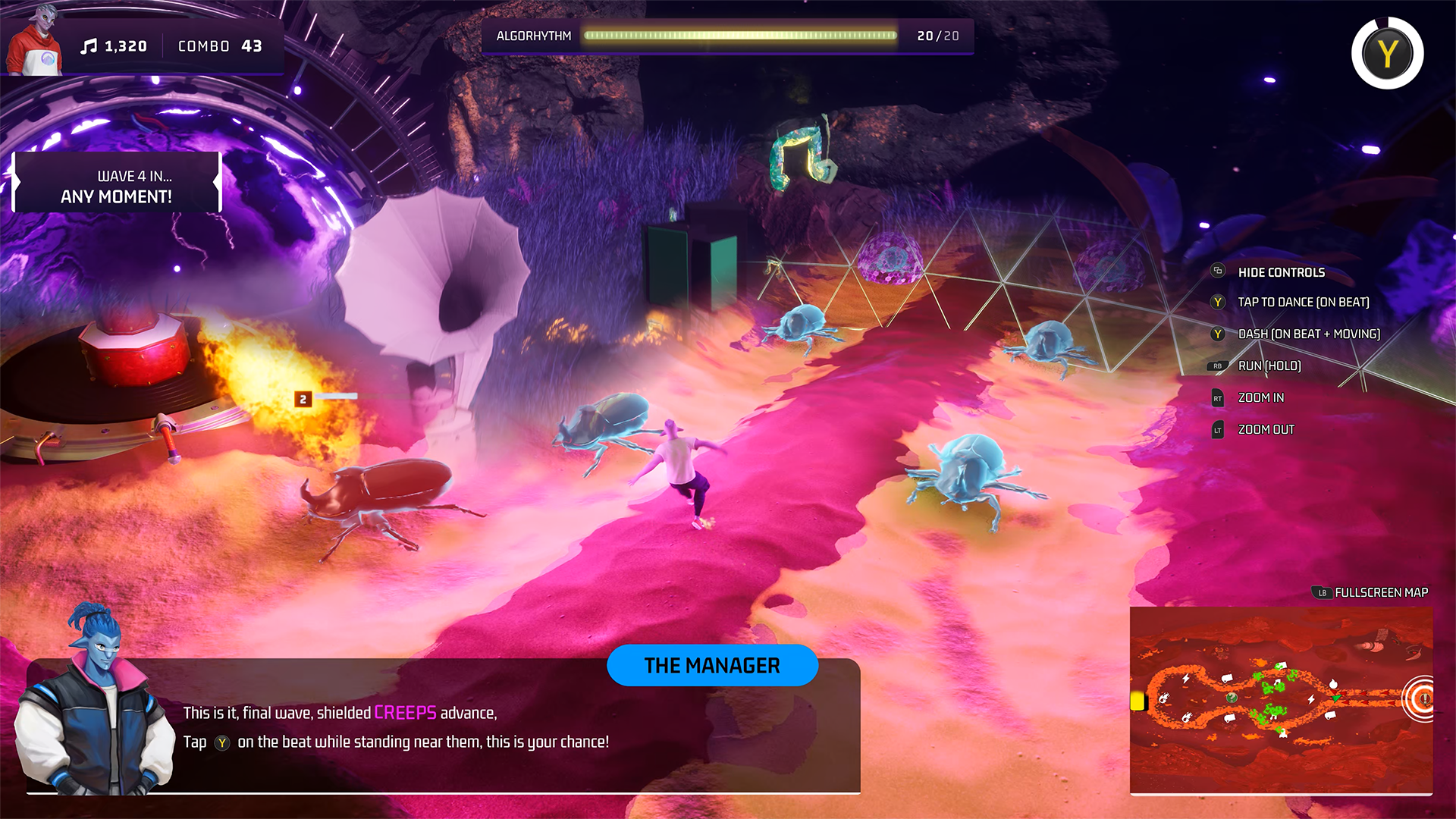Click the LT icon beside ZOOM OUT

point(1216,429)
